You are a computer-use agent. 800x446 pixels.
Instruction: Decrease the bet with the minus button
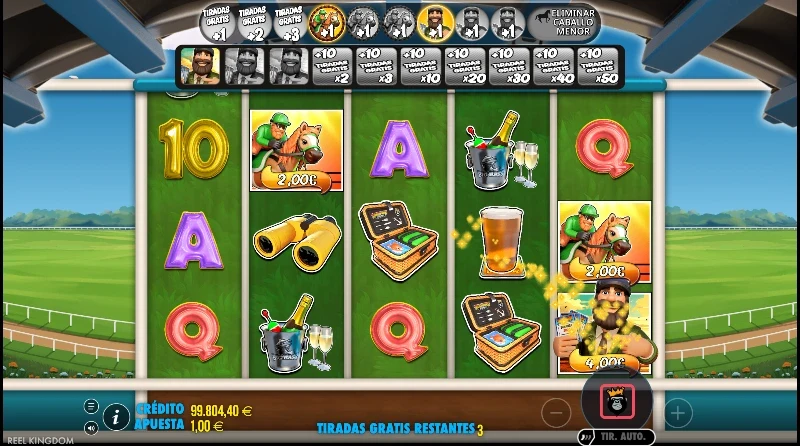pyautogui.click(x=557, y=411)
